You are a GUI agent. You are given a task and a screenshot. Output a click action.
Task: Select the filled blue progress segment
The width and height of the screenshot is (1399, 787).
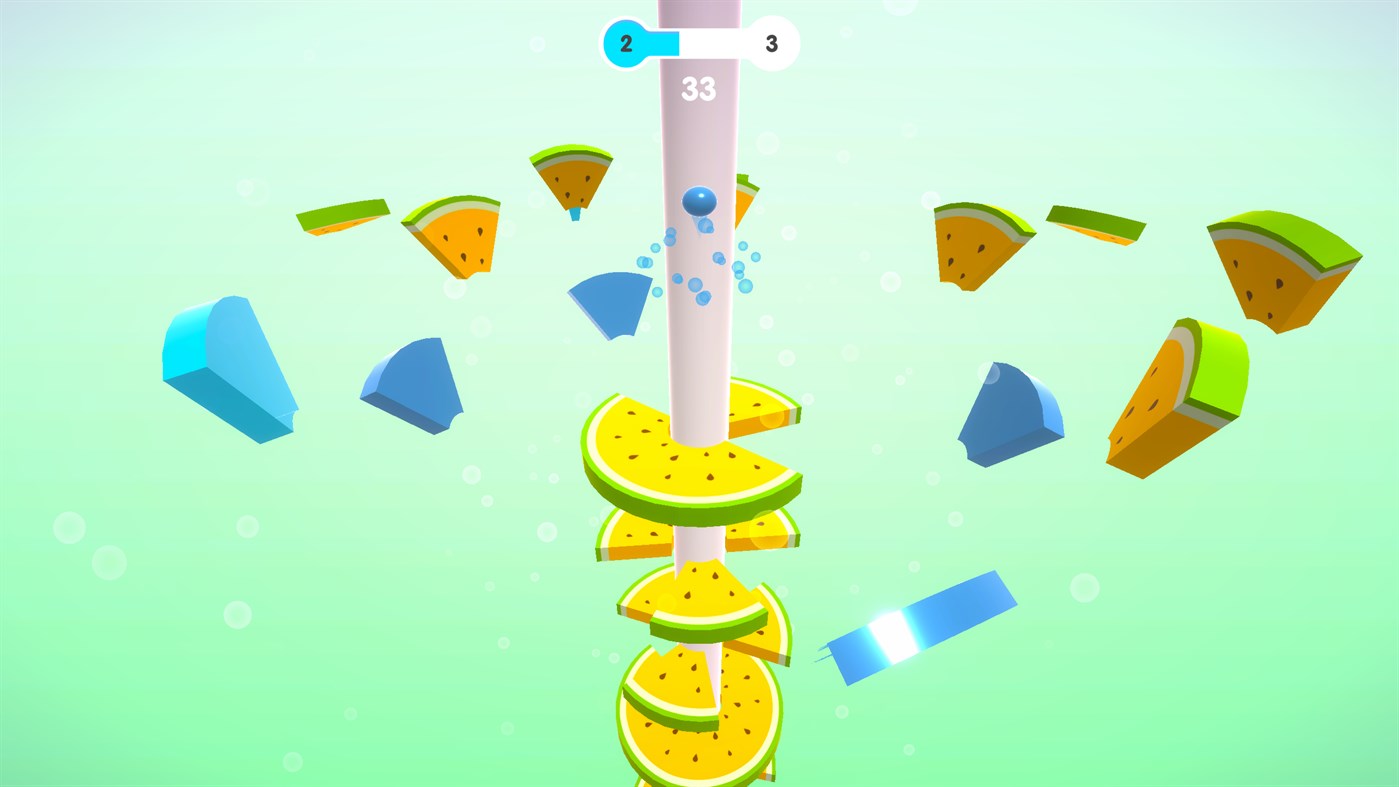665,42
